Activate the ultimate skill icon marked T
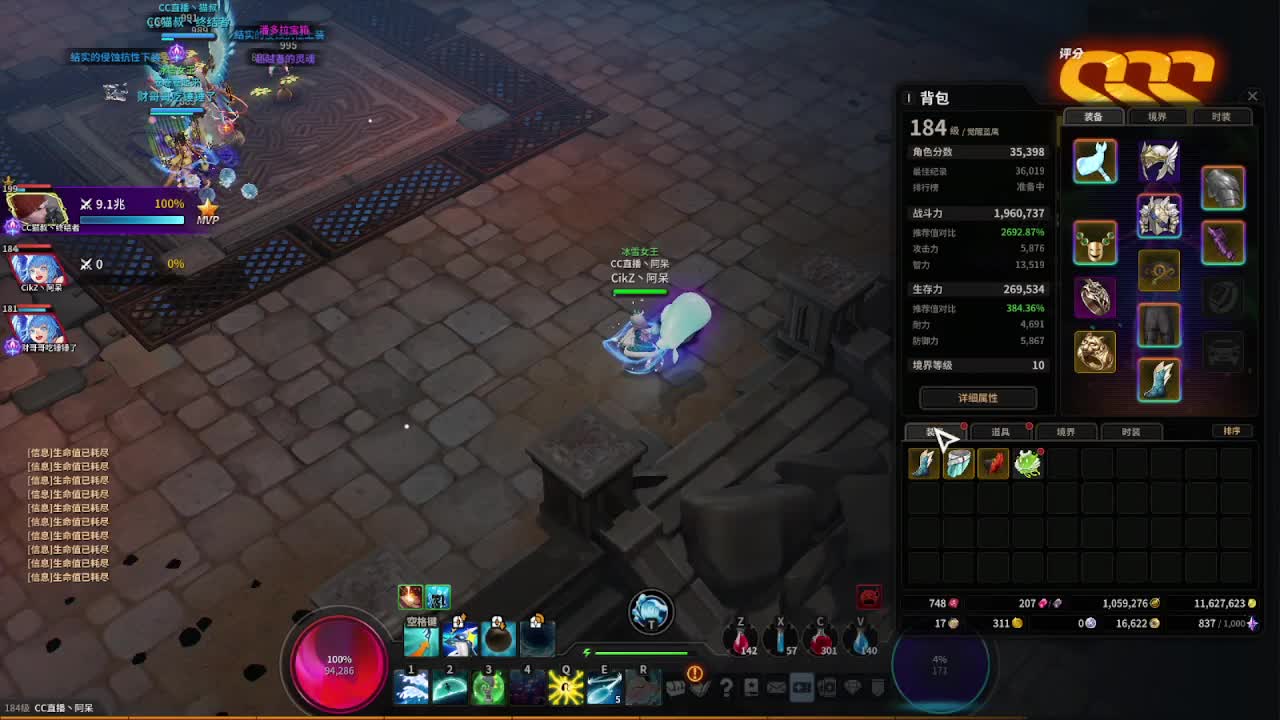The height and width of the screenshot is (720, 1280). tap(648, 612)
